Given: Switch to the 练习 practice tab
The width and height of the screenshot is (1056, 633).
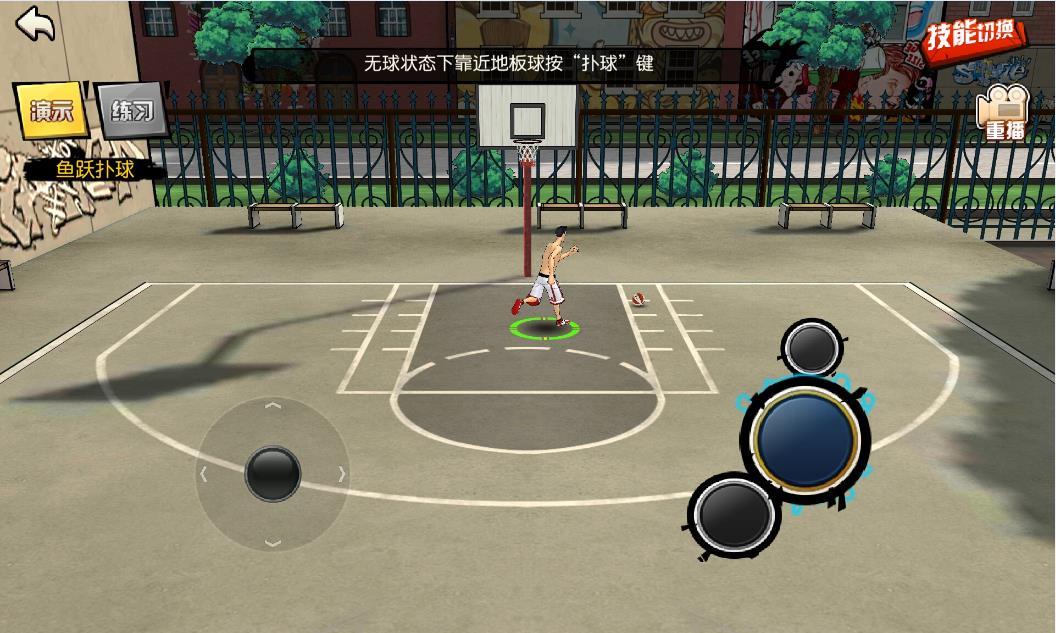Looking at the screenshot, I should (x=132, y=111).
